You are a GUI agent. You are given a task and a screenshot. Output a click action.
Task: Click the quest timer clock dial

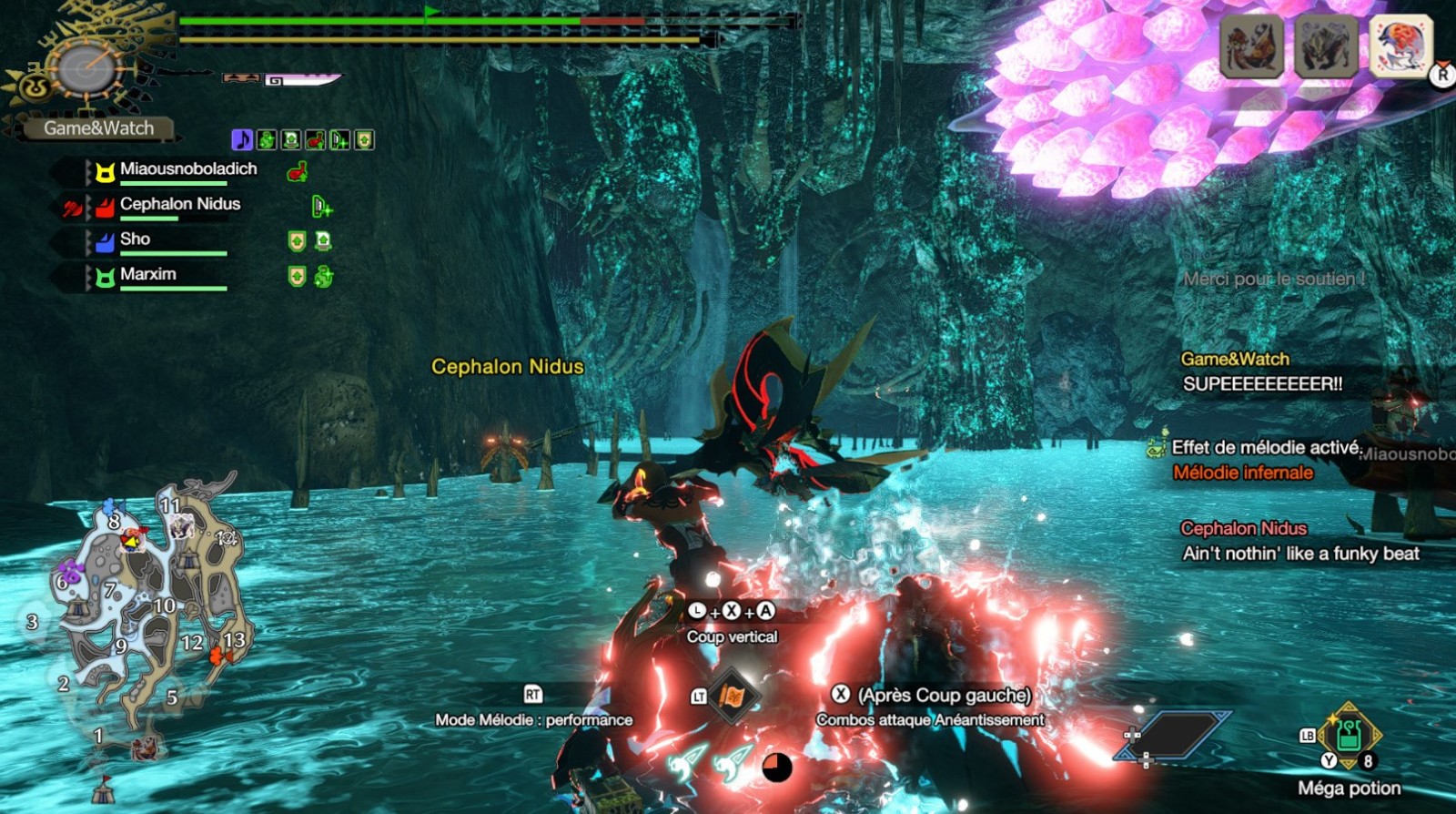point(86,68)
